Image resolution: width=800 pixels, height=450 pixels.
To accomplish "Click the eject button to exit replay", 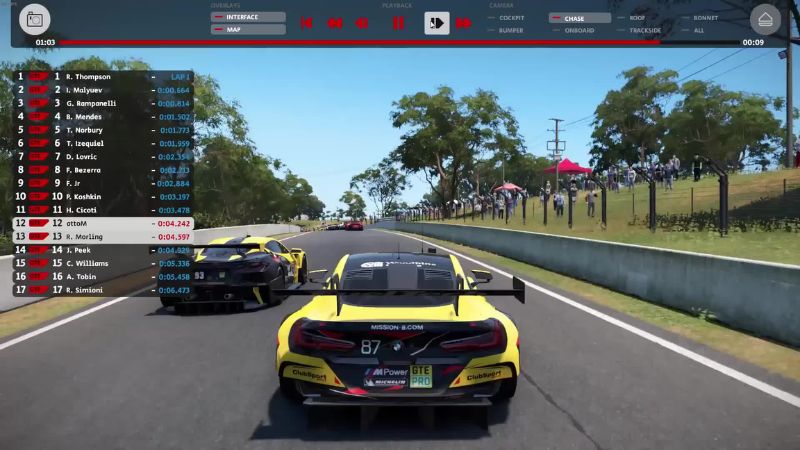I will [x=765, y=19].
